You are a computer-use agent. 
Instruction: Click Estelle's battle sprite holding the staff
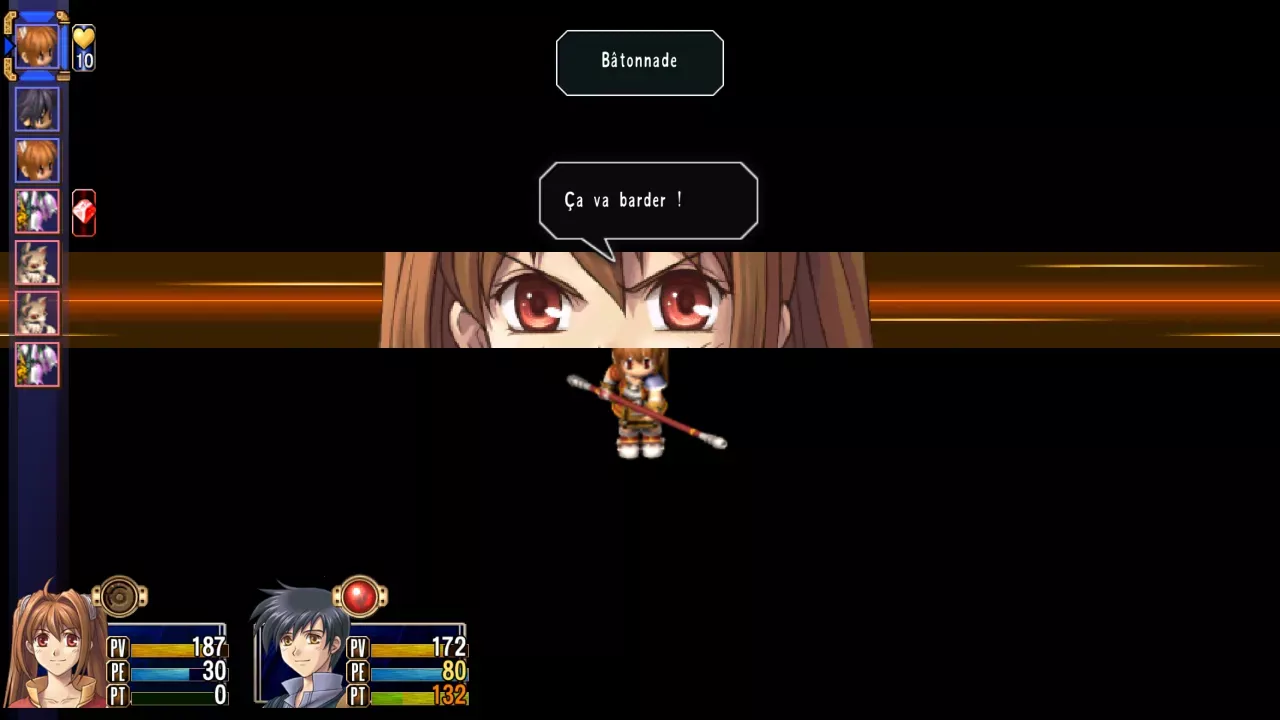click(x=640, y=408)
